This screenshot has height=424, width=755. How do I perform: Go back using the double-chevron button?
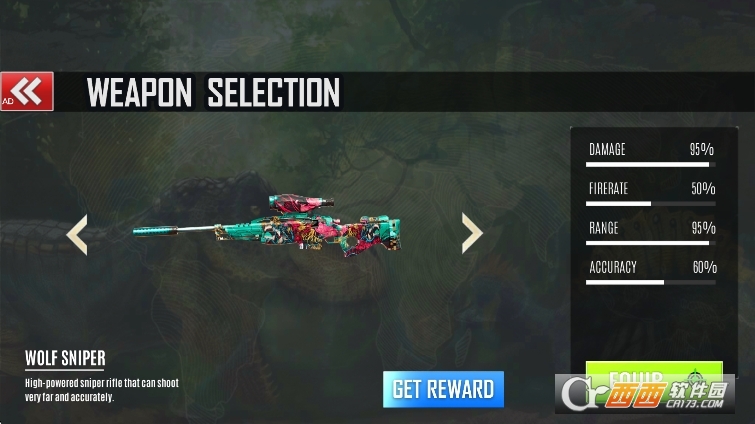27,92
